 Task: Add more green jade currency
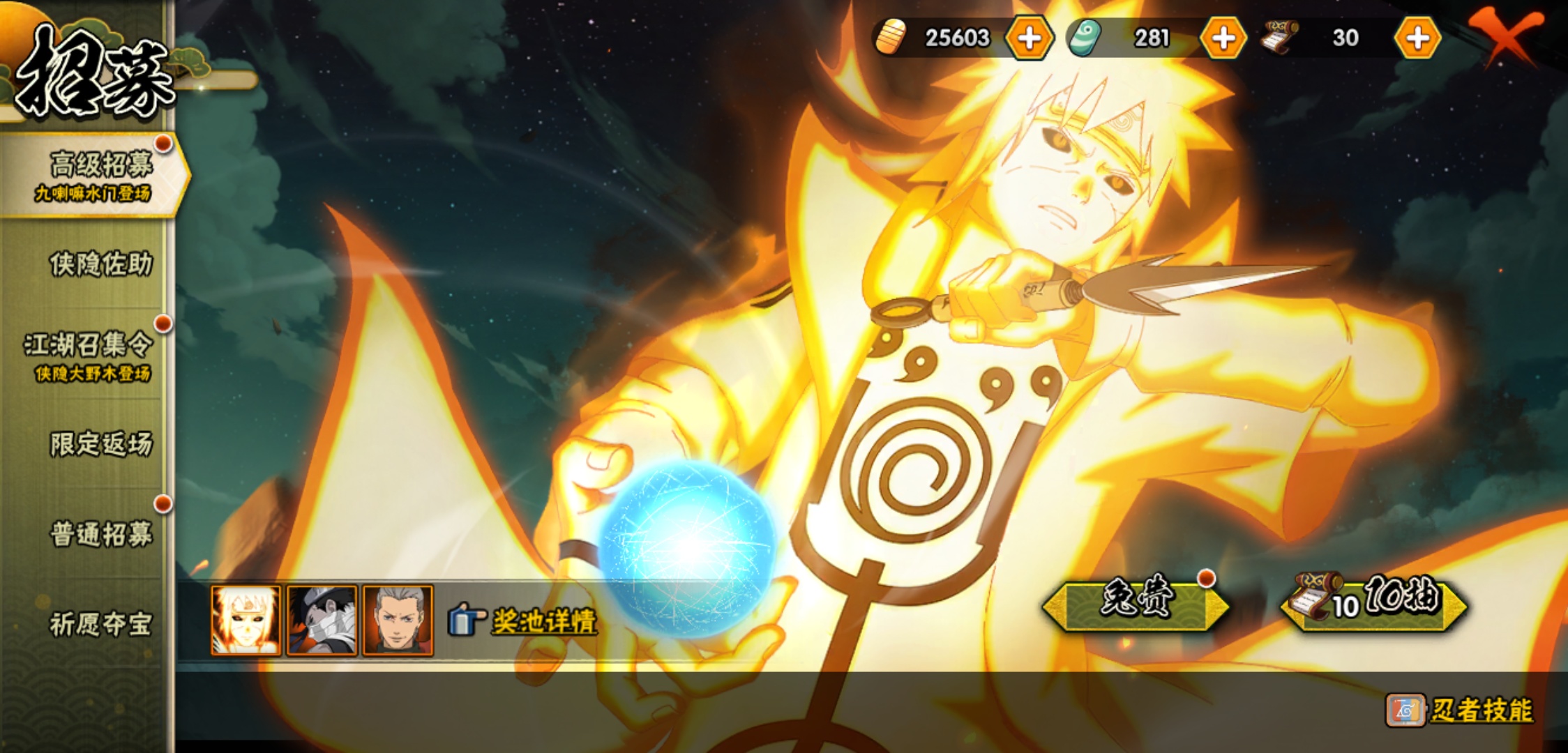point(1223,38)
